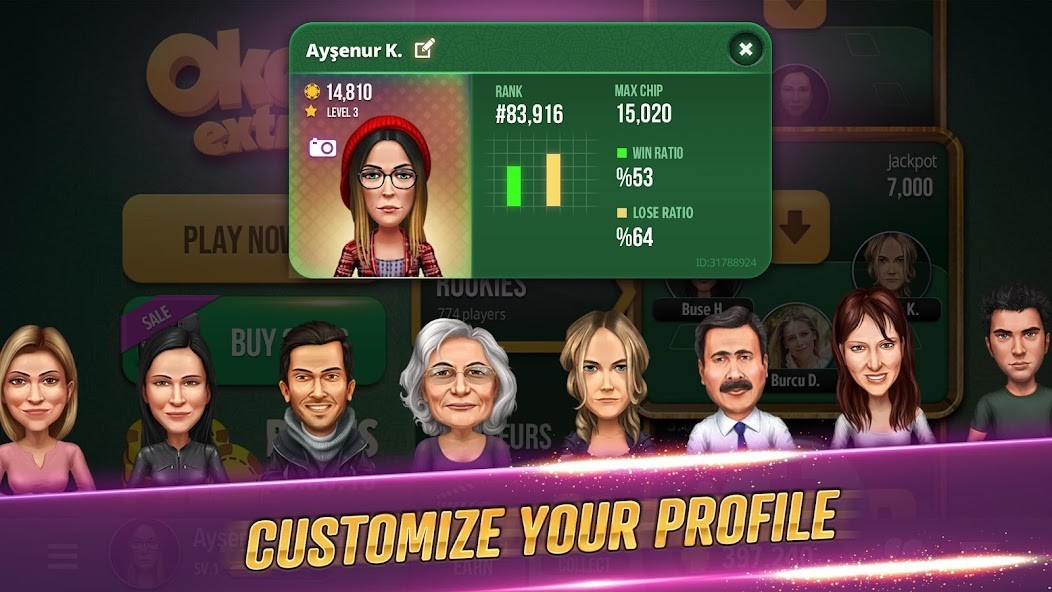Close the Ayşenur K. profile popup

[745, 49]
